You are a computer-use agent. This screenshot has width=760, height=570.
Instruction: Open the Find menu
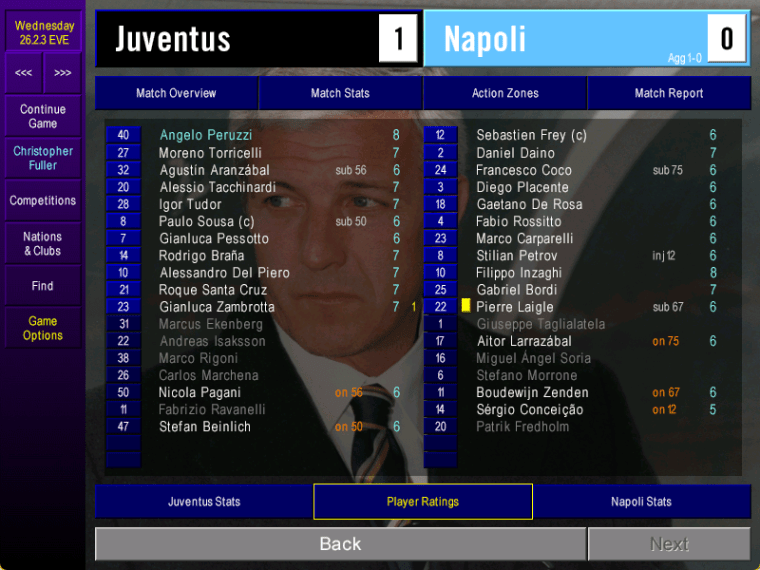43,286
